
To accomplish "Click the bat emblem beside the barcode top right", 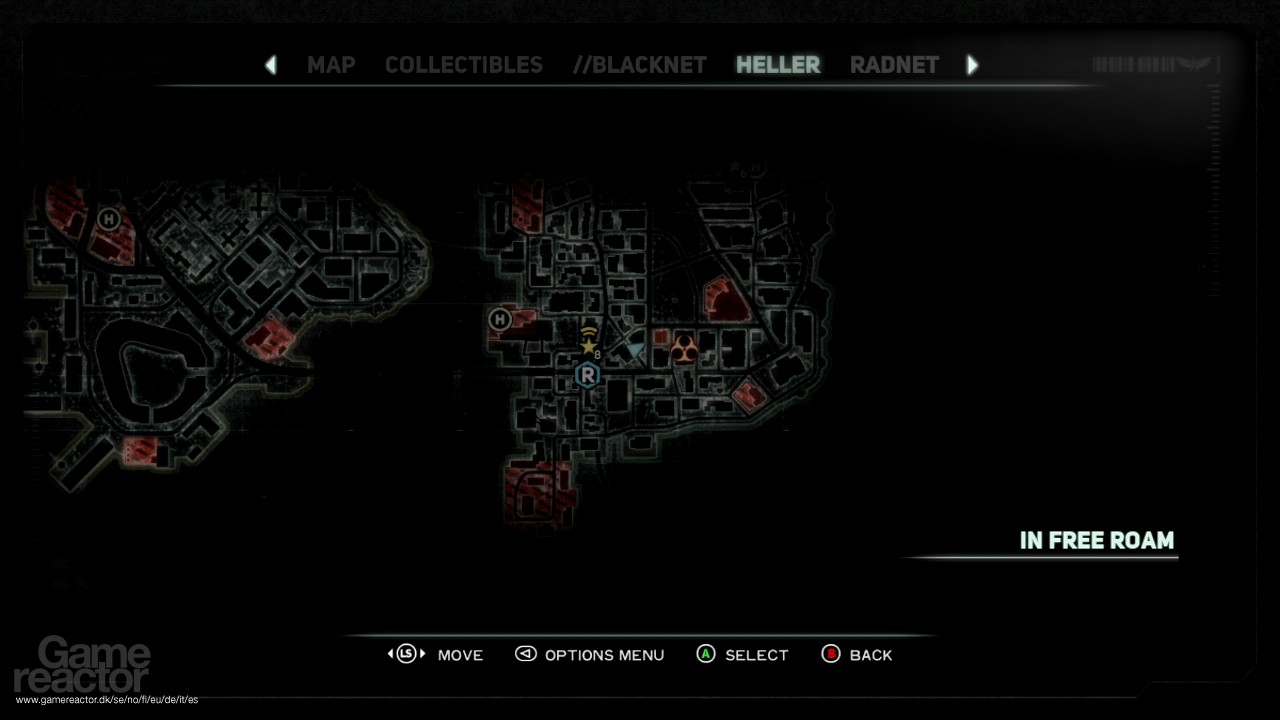I will [x=1195, y=63].
